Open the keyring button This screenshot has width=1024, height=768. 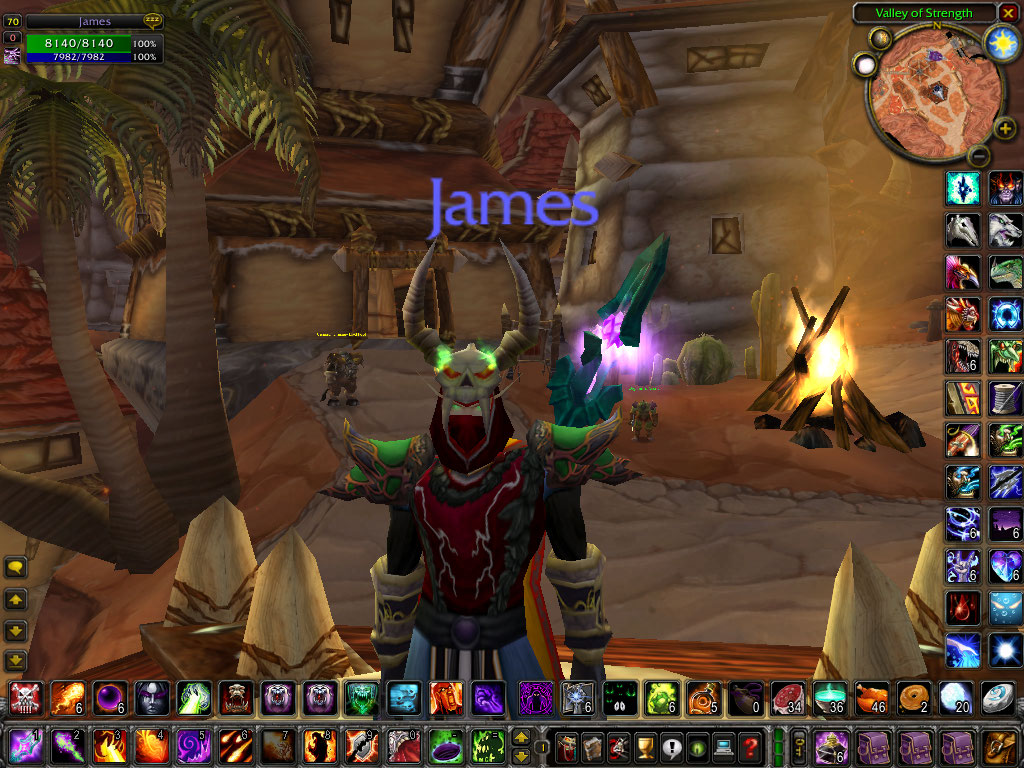point(800,746)
